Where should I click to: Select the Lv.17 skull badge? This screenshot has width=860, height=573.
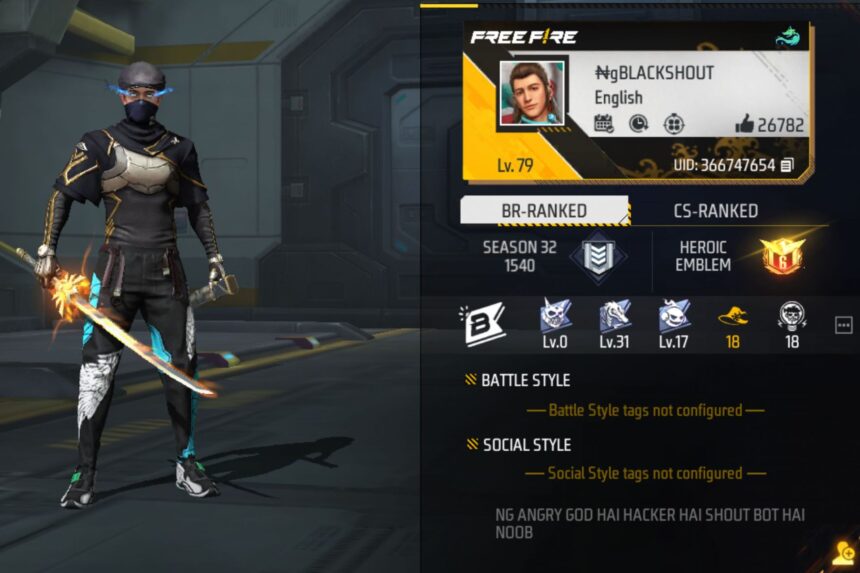pos(673,317)
